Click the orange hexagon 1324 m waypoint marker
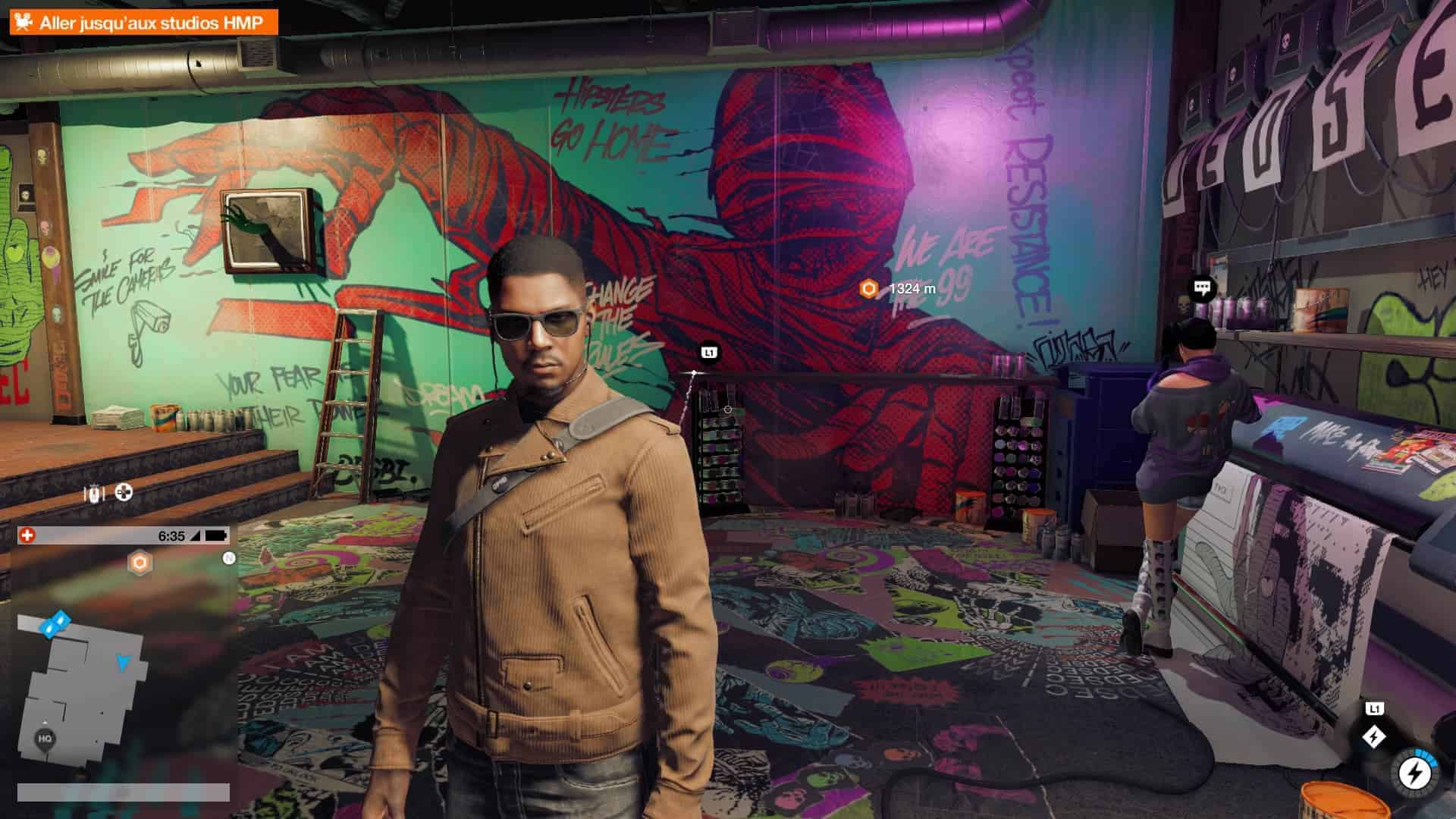1456x819 pixels. pyautogui.click(x=869, y=288)
